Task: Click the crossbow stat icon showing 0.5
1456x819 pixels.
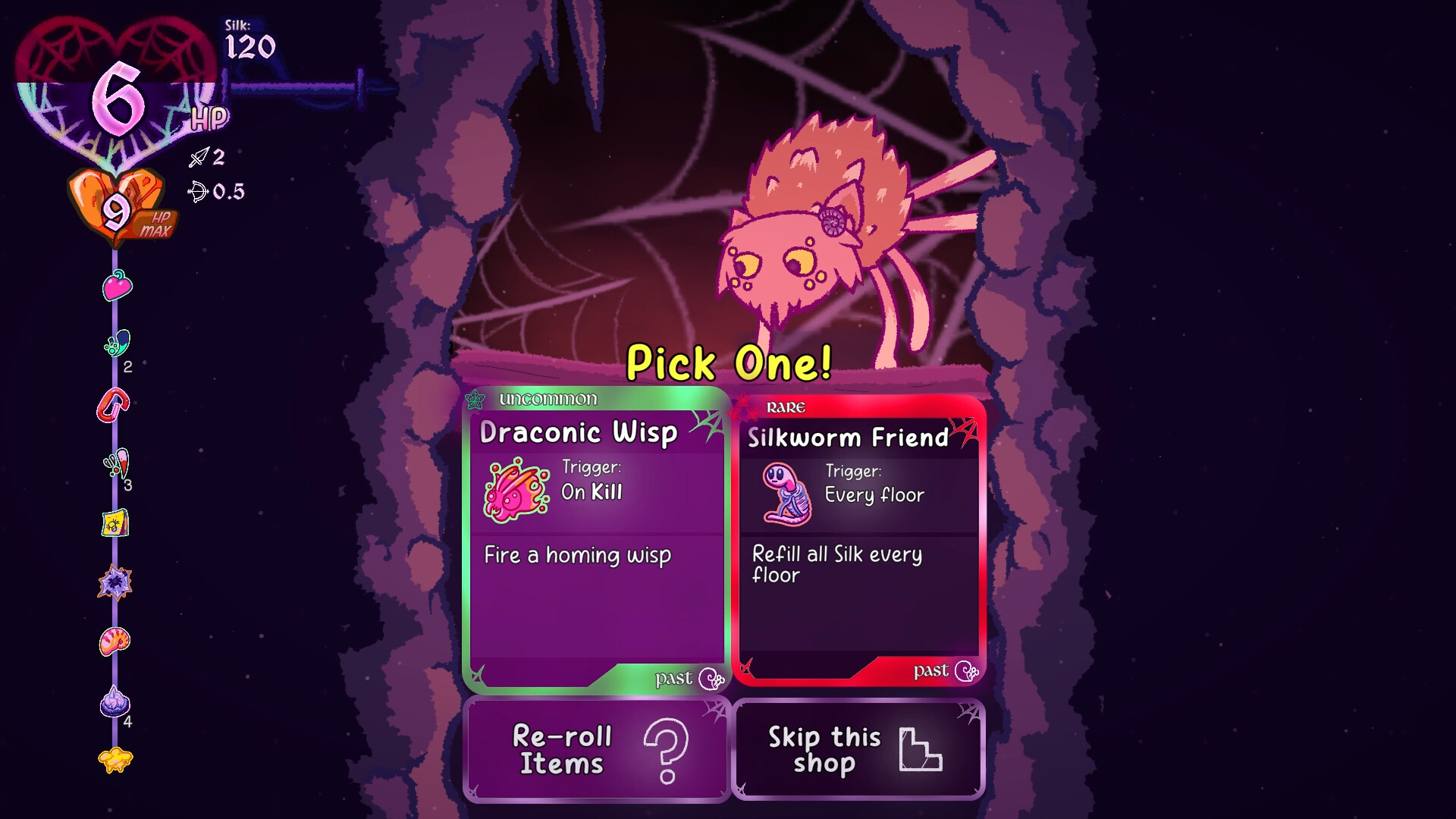Action: click(199, 193)
